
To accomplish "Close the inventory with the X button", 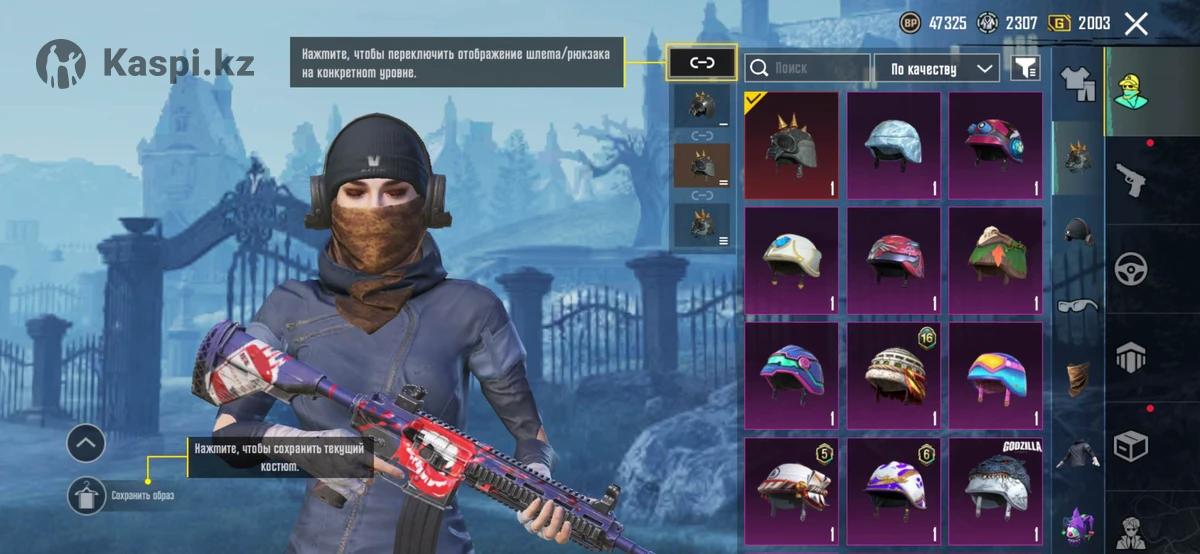I will click(x=1136, y=24).
